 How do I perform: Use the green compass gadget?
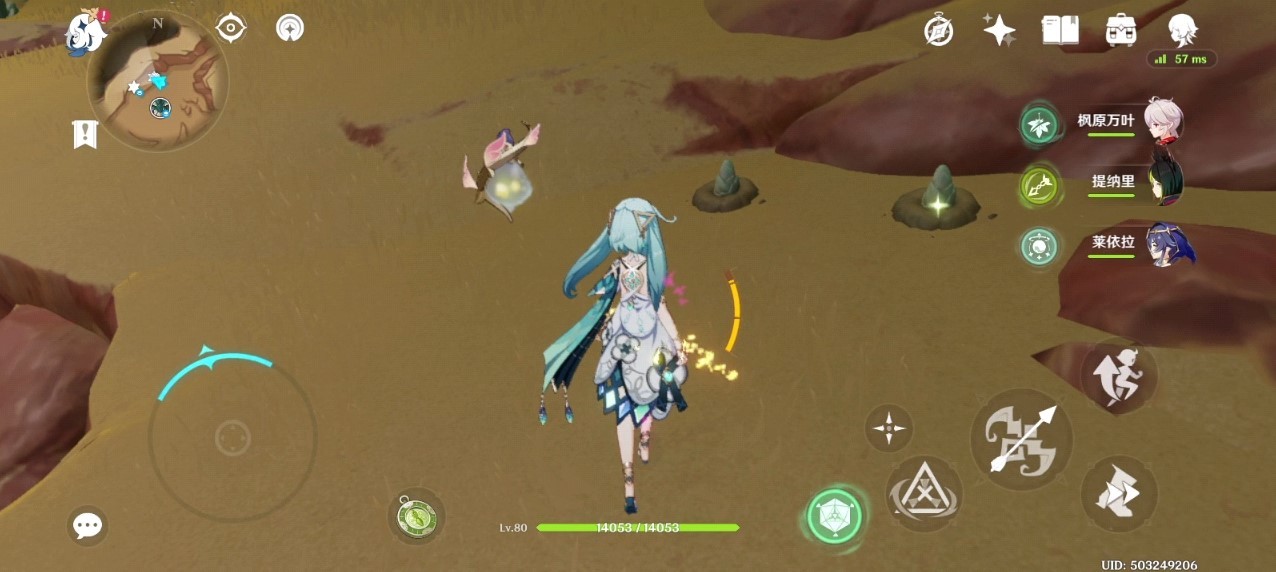click(415, 516)
